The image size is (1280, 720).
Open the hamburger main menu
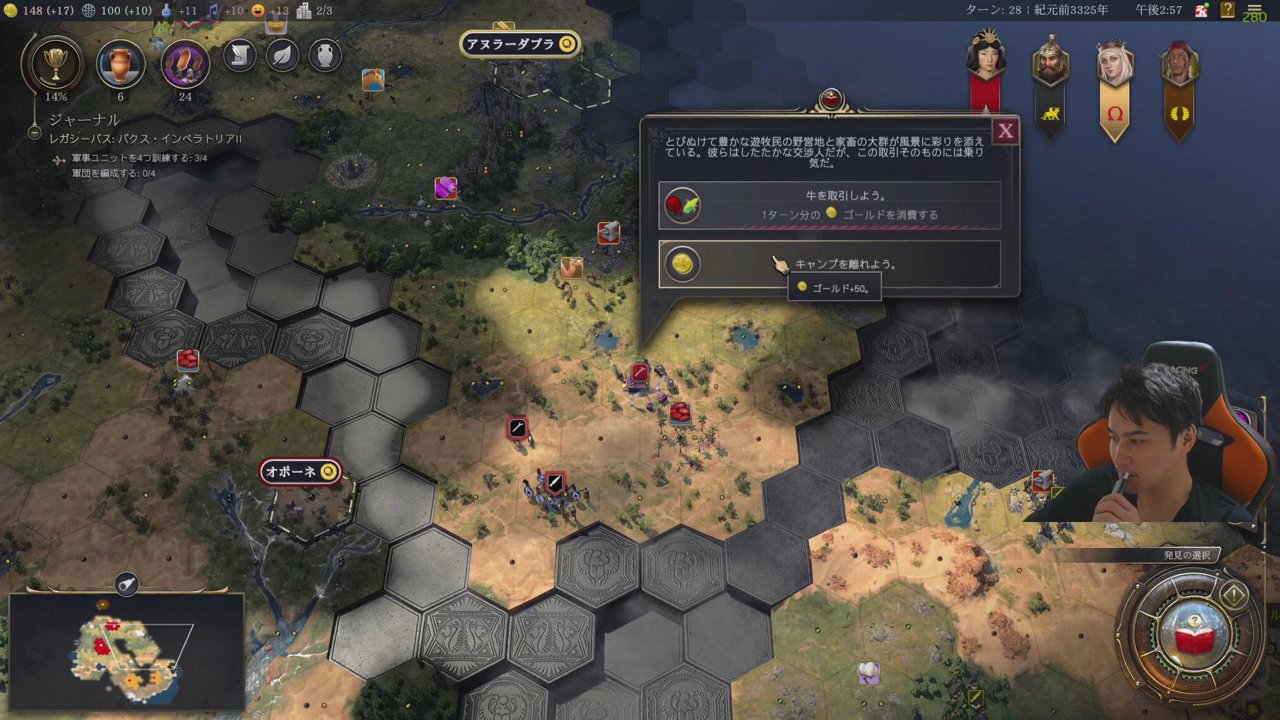click(1254, 10)
